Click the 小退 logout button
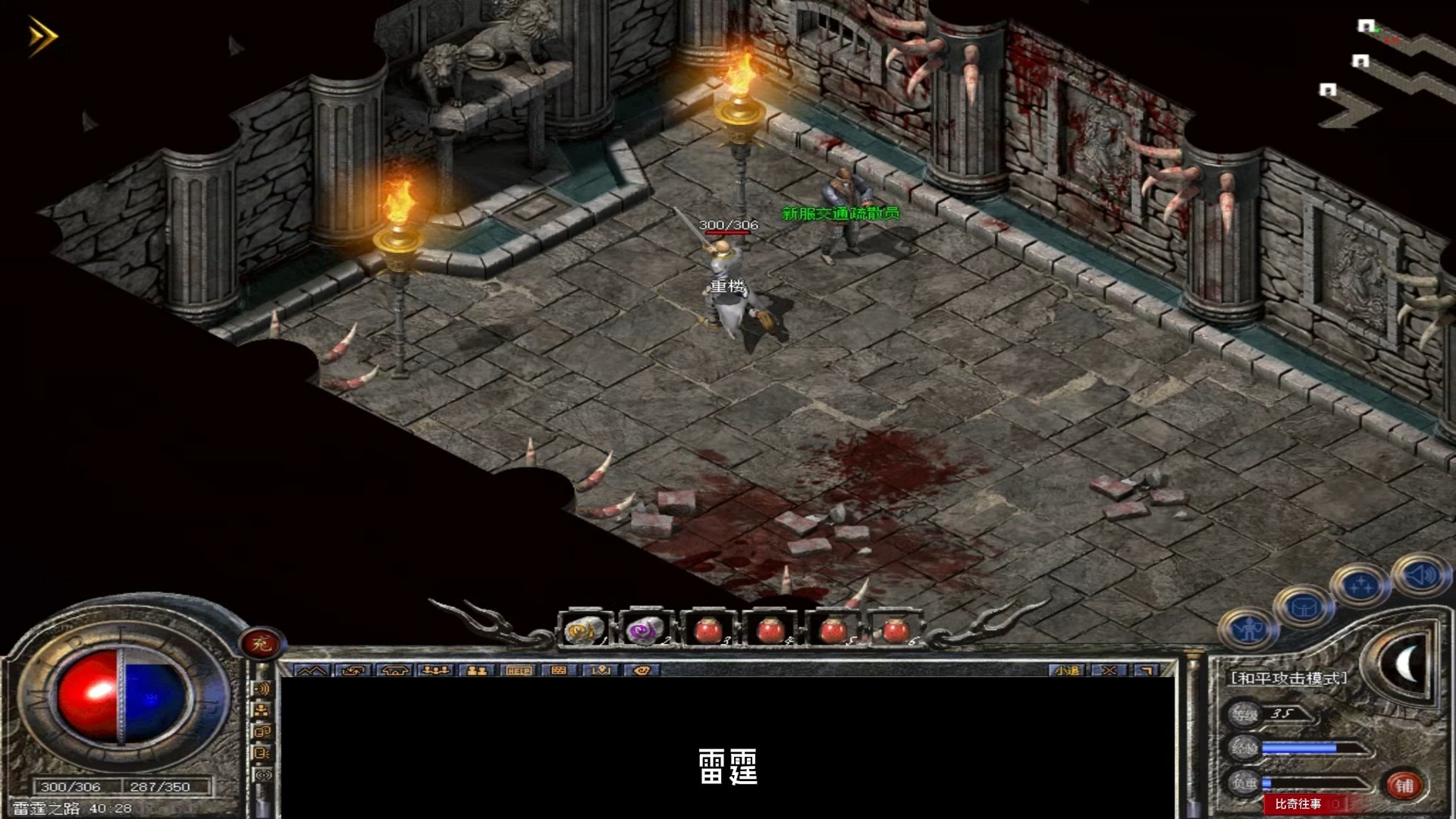Screen dimensions: 1456x819 (x=1067, y=670)
